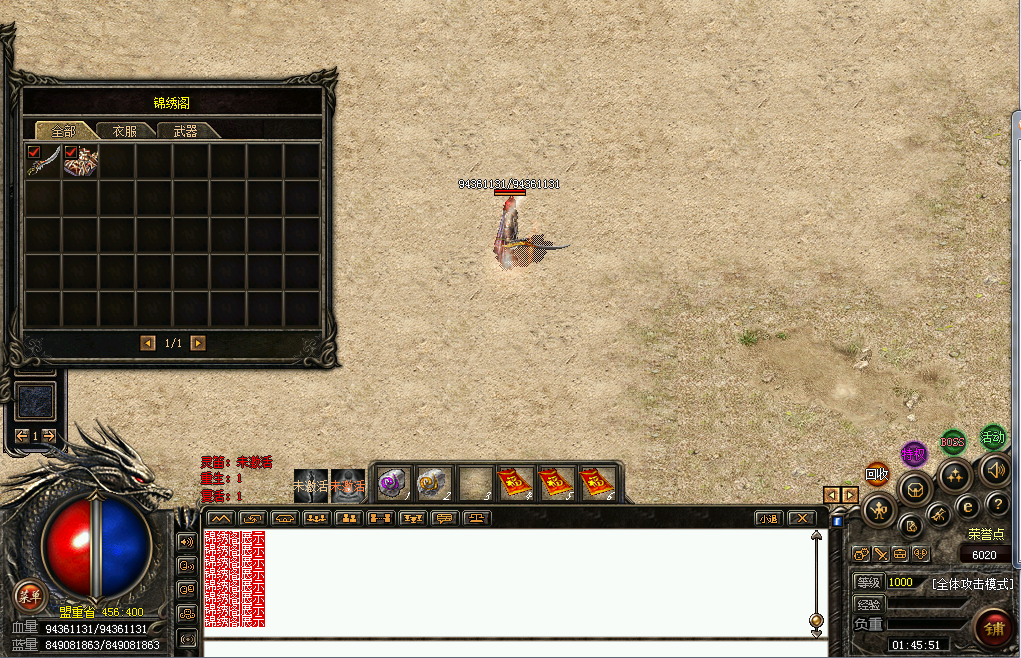Open the BOSS list button
The image size is (1021, 658).
(x=953, y=441)
